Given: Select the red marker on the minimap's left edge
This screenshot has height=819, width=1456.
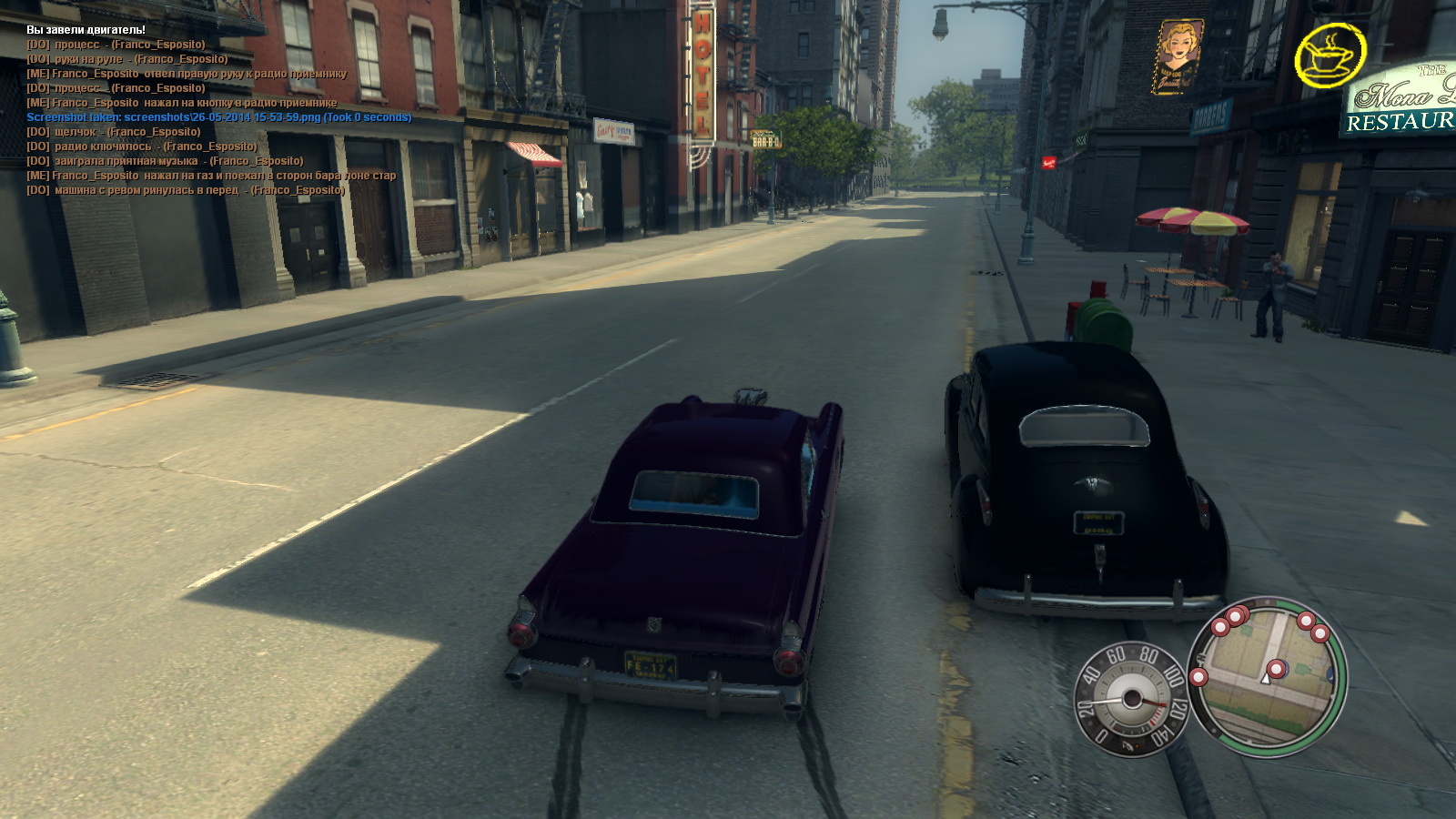Looking at the screenshot, I should 1198,677.
